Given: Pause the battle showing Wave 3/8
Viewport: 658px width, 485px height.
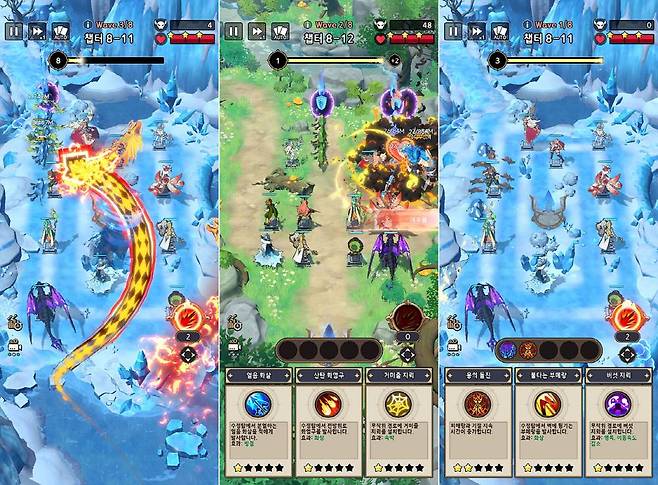Looking at the screenshot, I should (13, 31).
